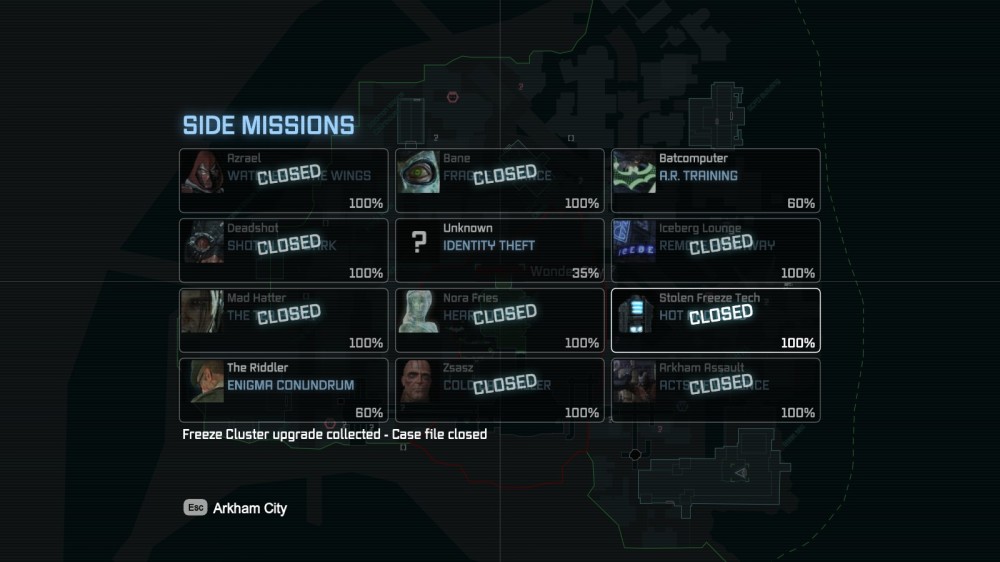This screenshot has height=562, width=1000.
Task: Open the Nora Fries mission entry
Action: click(x=500, y=320)
